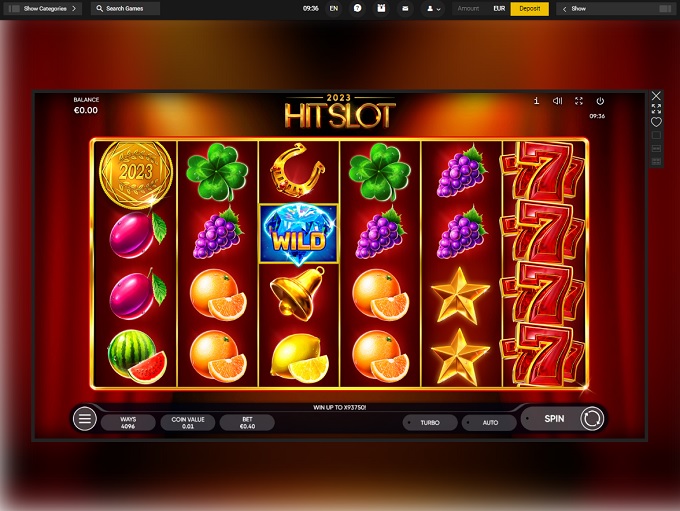The width and height of the screenshot is (680, 511).
Task: Show the game info paytable
Action: (x=537, y=101)
